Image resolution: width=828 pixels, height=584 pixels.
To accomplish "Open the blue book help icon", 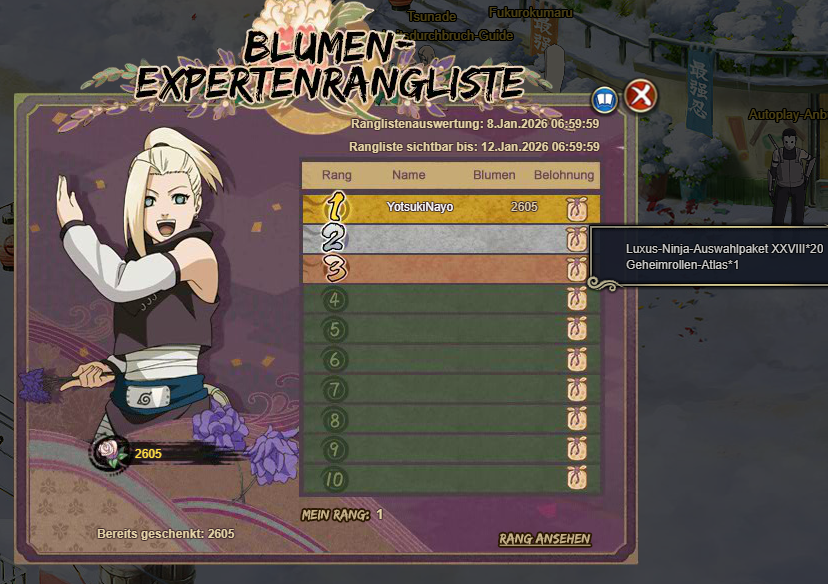I will coord(604,99).
